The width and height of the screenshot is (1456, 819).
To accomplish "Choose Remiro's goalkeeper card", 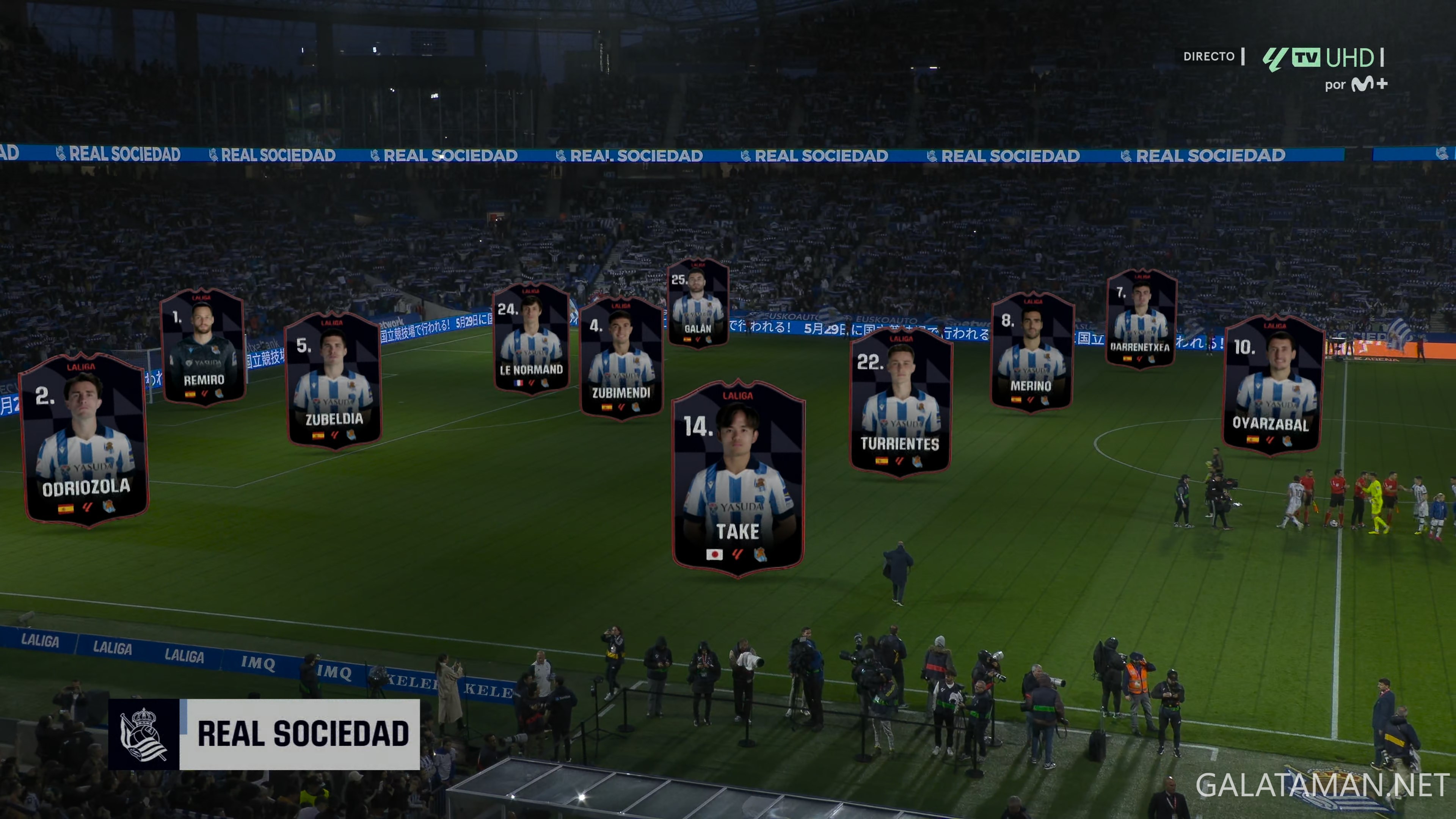I will pos(203,347).
